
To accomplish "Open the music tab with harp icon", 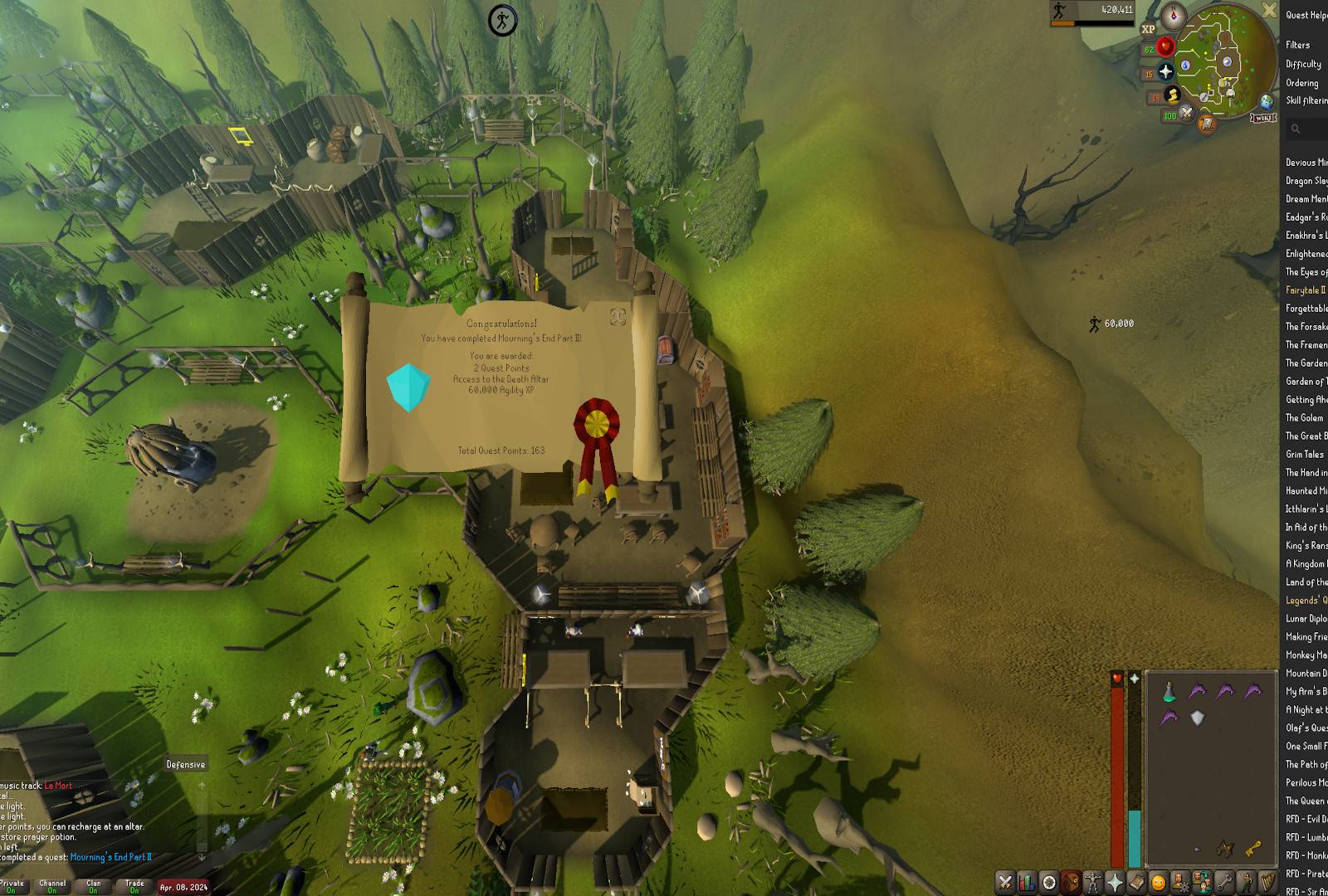I will point(1267,882).
